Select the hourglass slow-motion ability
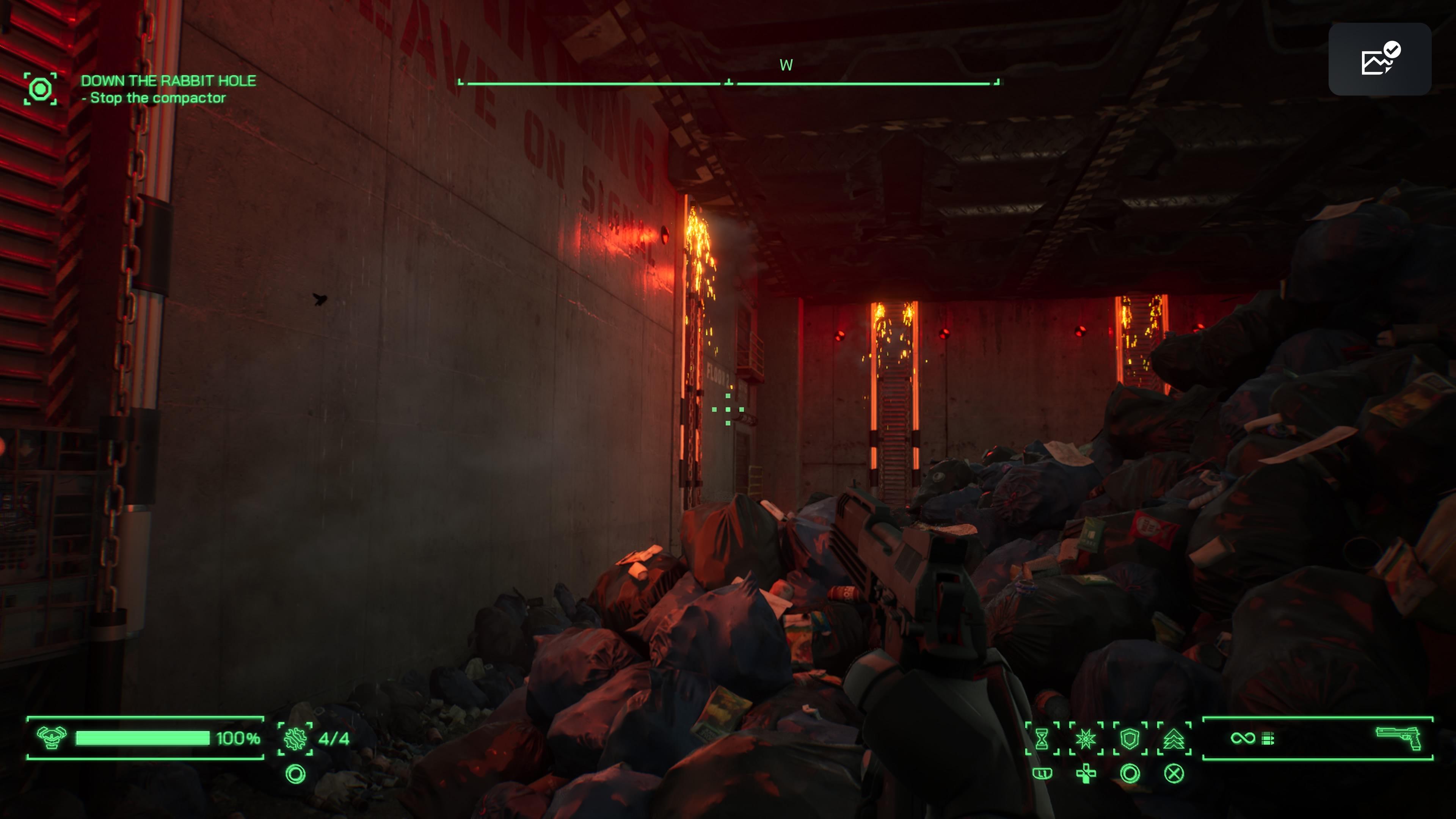 click(1042, 738)
